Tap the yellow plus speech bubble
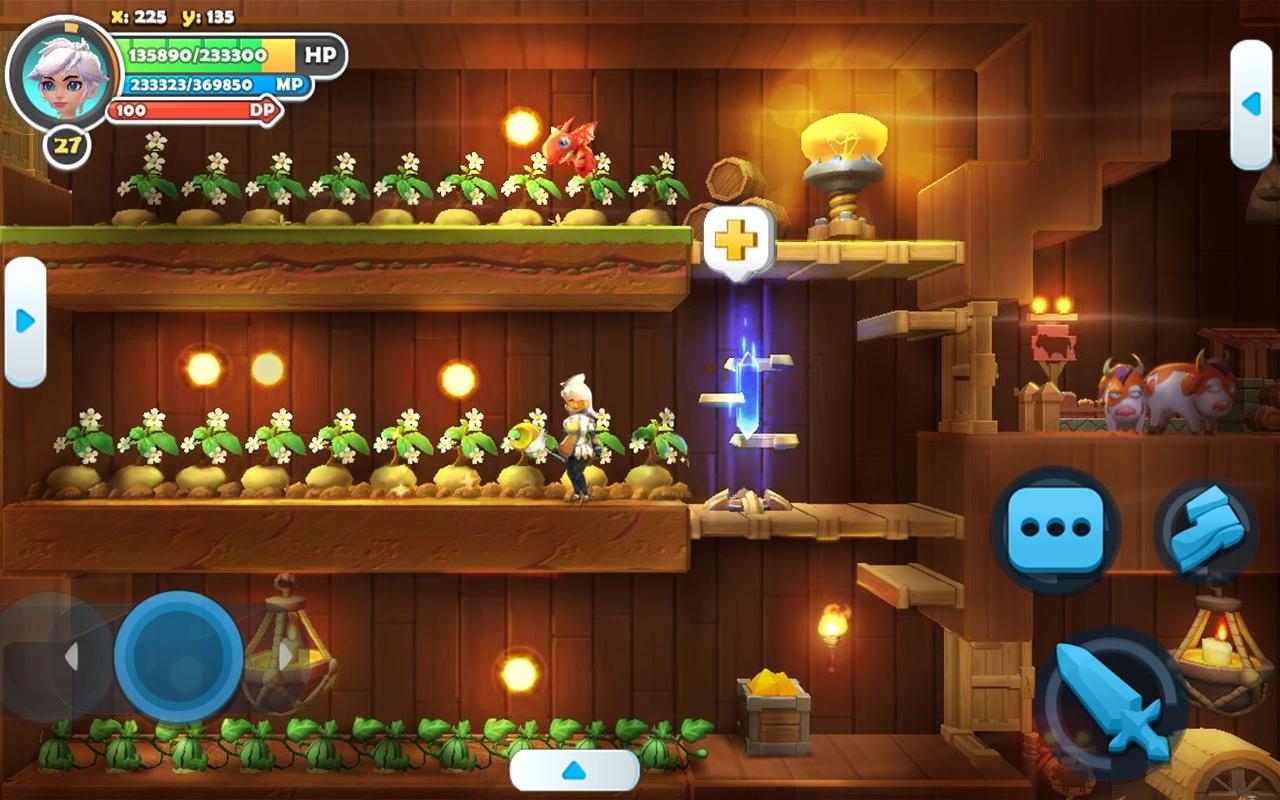The height and width of the screenshot is (800, 1280). (739, 241)
